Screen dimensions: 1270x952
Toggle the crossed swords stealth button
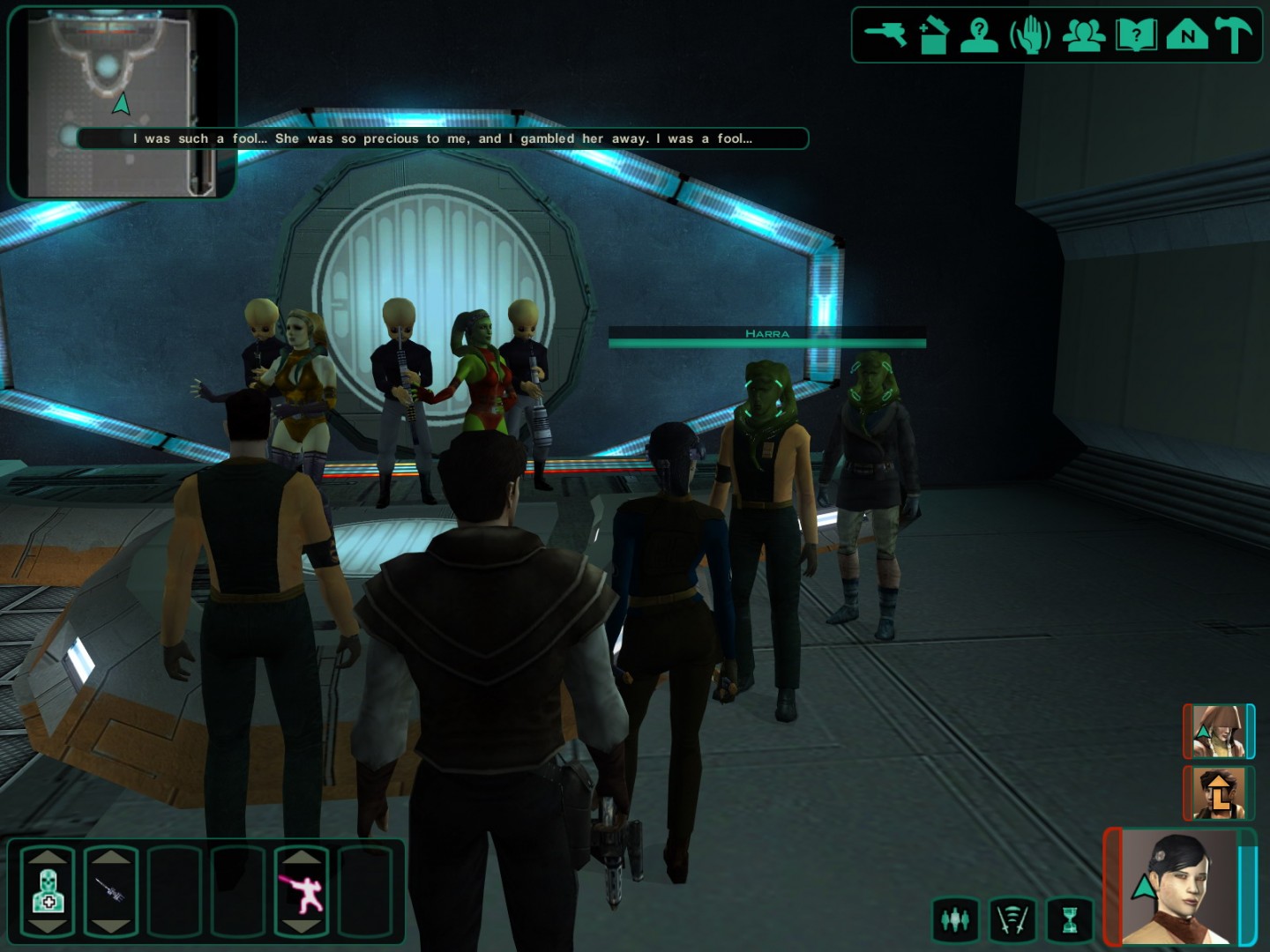(1012, 920)
